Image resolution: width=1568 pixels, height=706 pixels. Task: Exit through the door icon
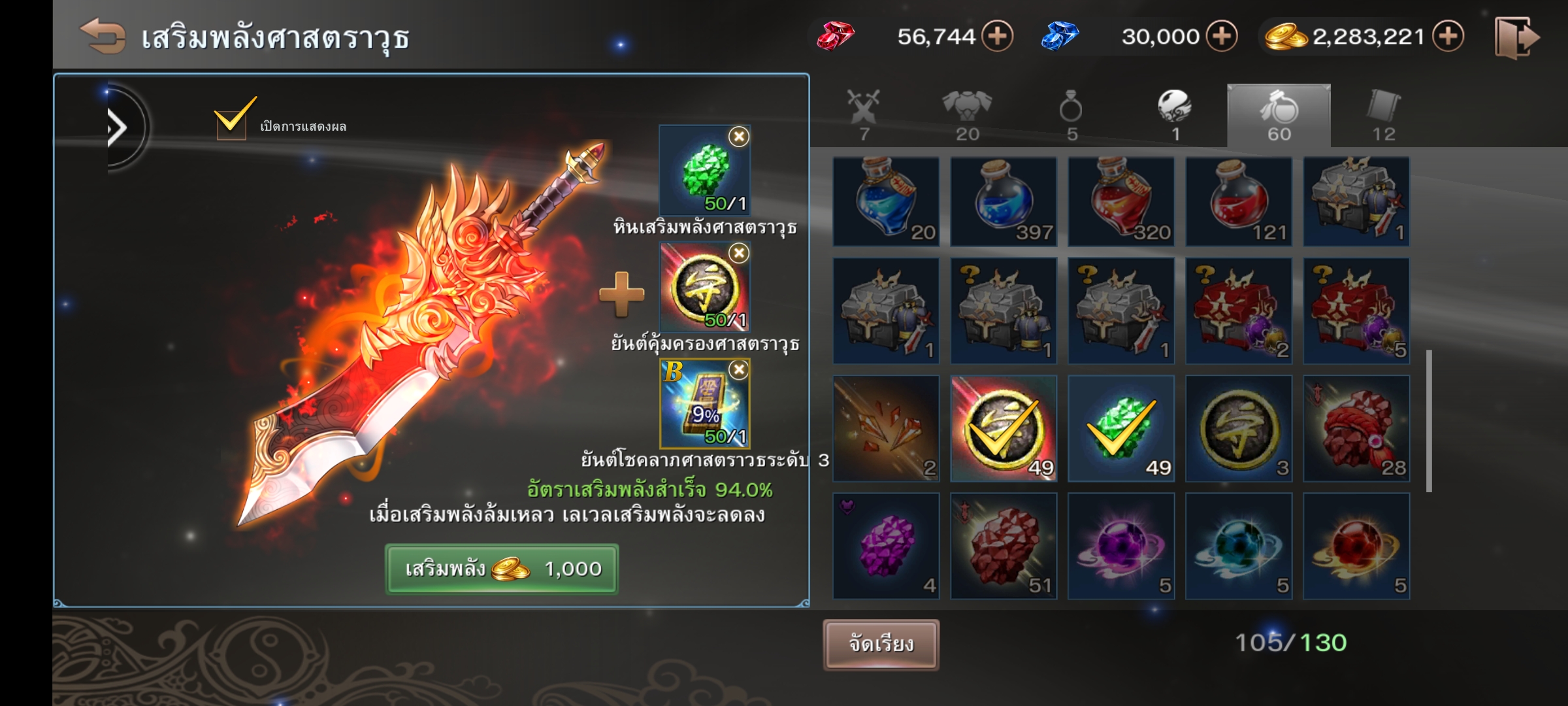click(x=1516, y=38)
